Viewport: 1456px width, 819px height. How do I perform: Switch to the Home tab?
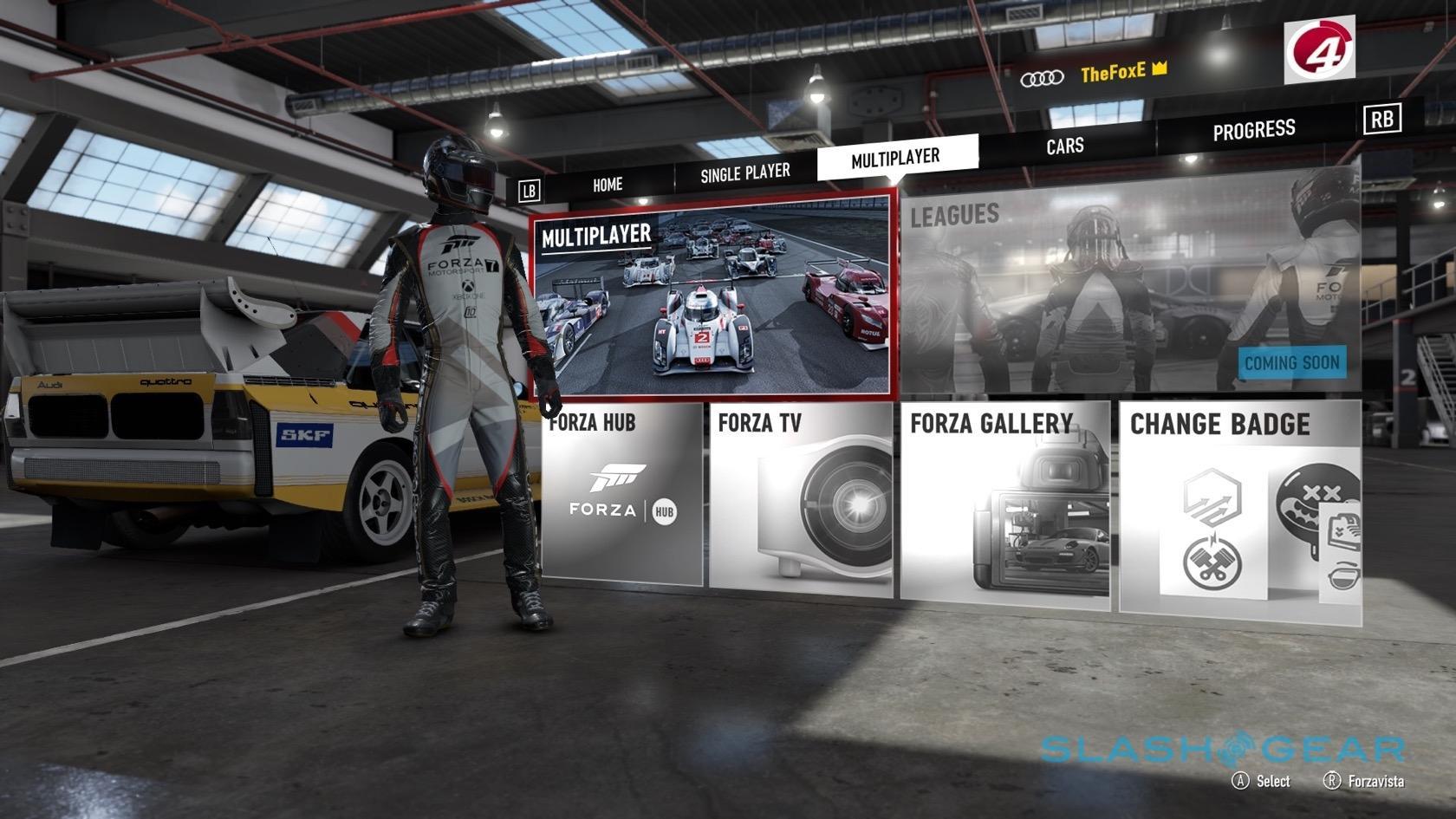608,185
